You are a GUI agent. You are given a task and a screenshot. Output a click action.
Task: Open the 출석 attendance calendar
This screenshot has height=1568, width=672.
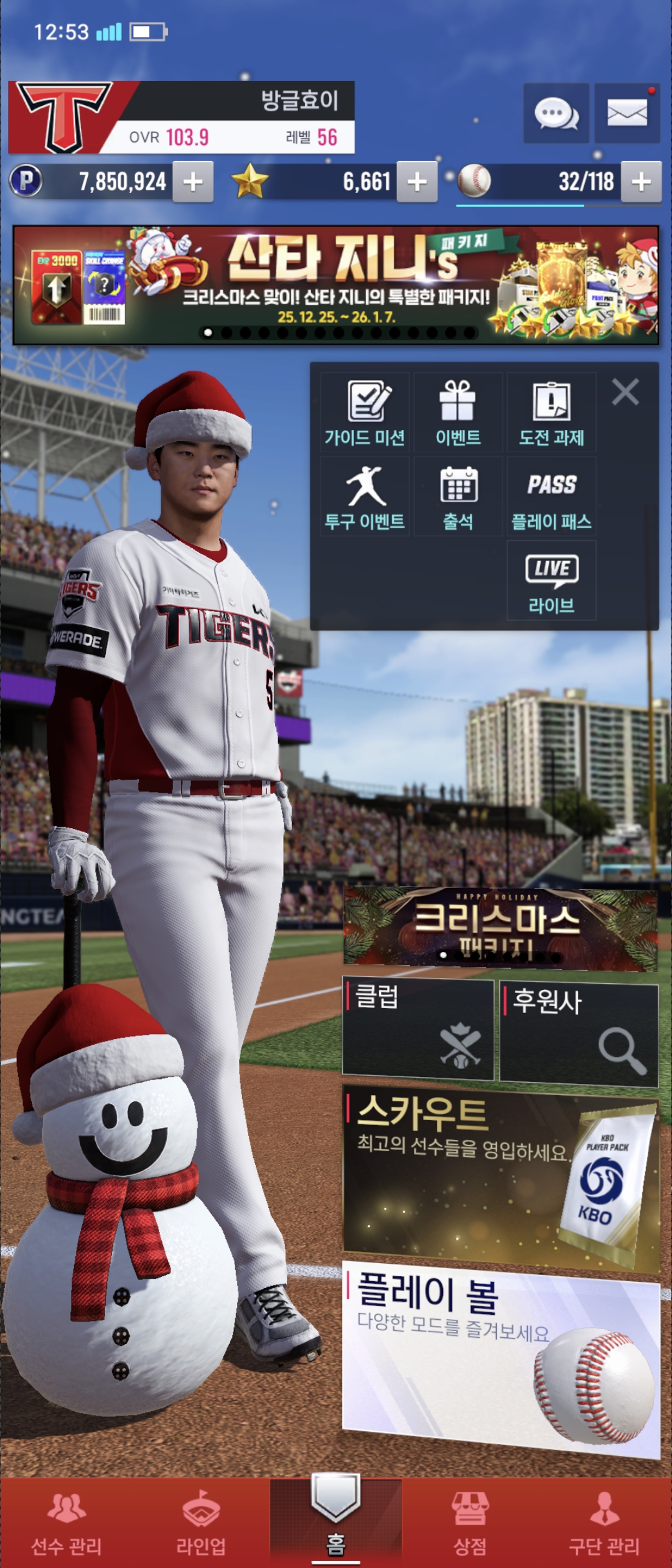pos(458,497)
